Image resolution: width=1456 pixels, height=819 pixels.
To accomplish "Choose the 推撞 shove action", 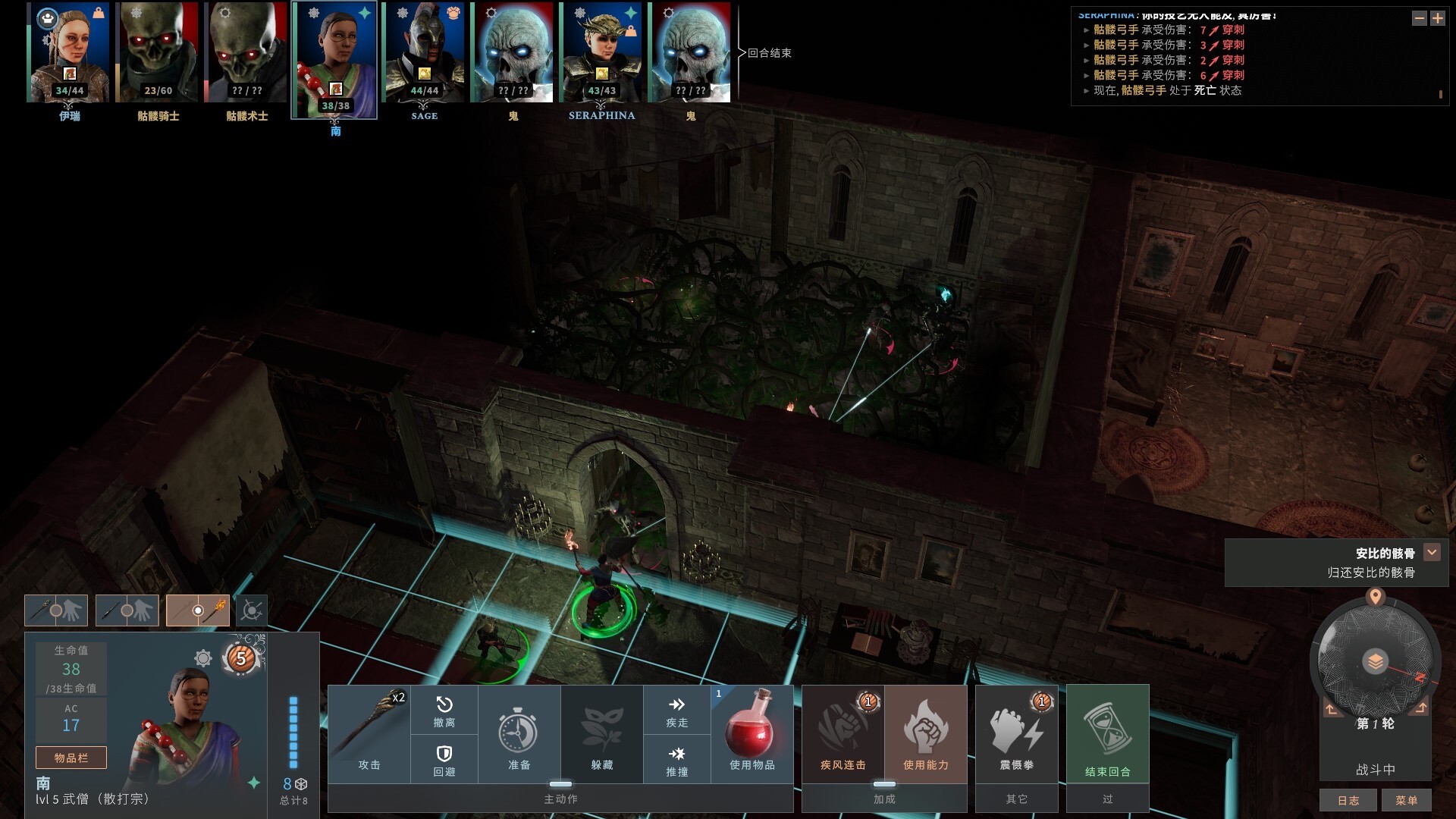I will click(x=677, y=759).
